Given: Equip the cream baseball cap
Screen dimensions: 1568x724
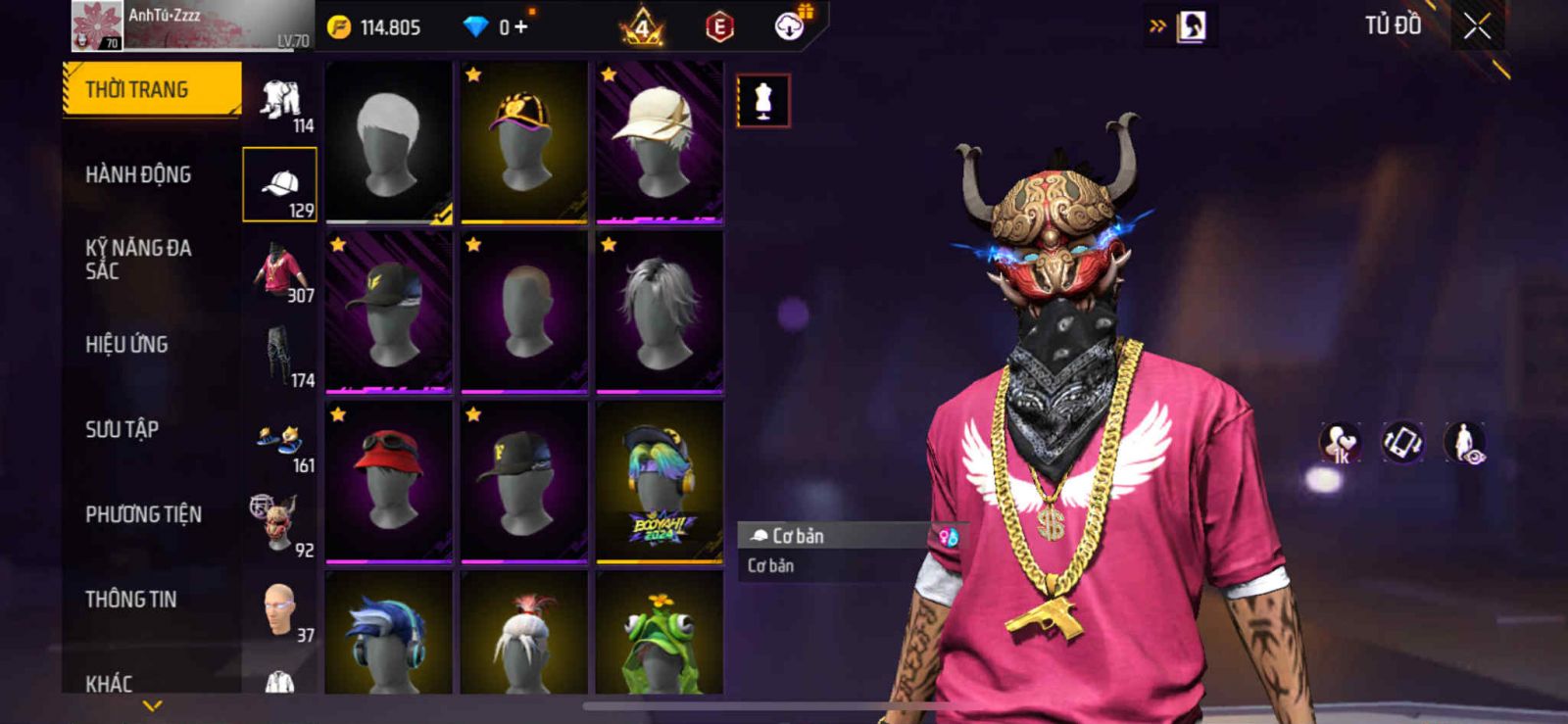Looking at the screenshot, I should coord(660,141).
